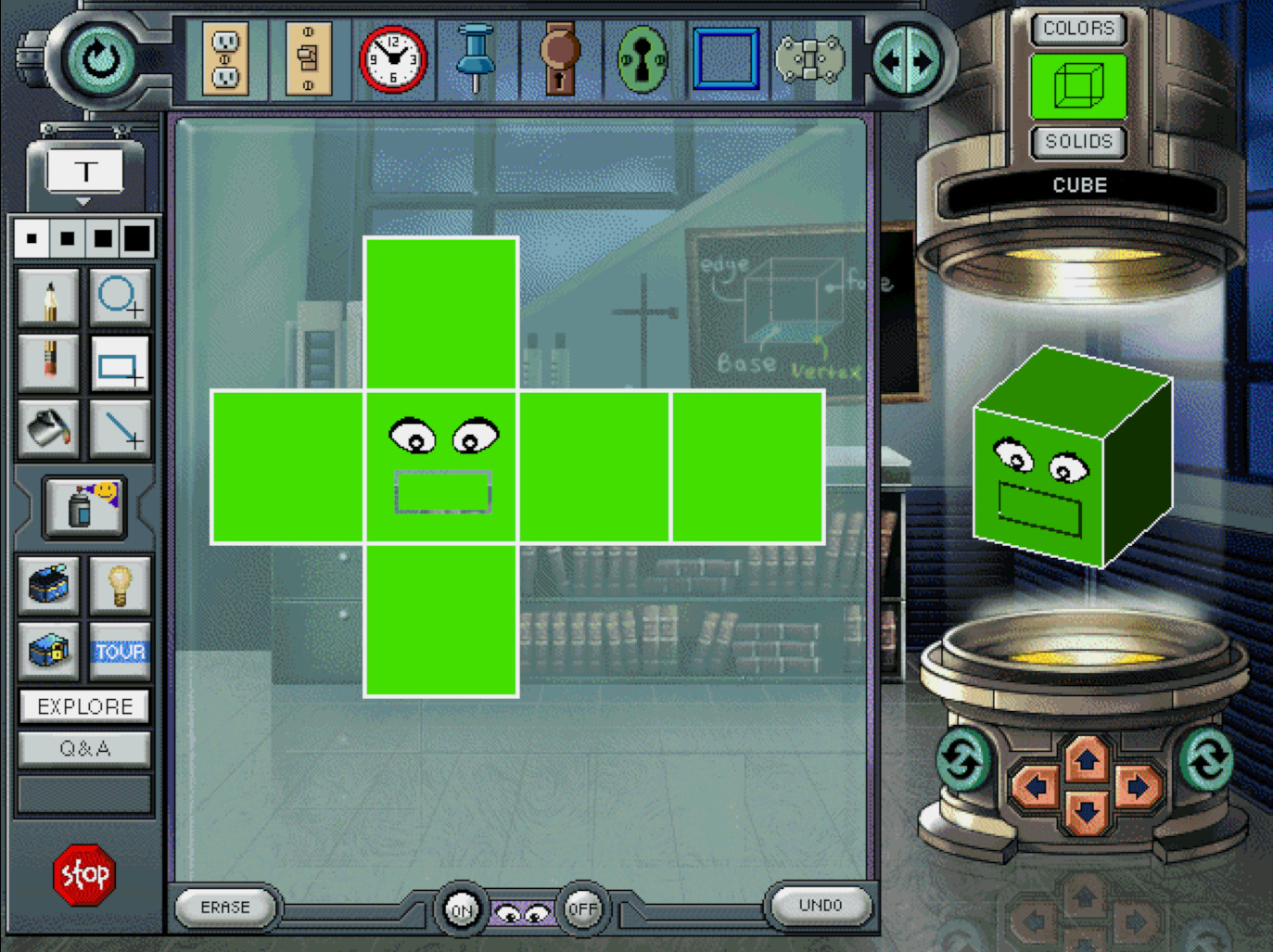1273x952 pixels.
Task: Select the pencil drawing tool
Action: point(49,298)
